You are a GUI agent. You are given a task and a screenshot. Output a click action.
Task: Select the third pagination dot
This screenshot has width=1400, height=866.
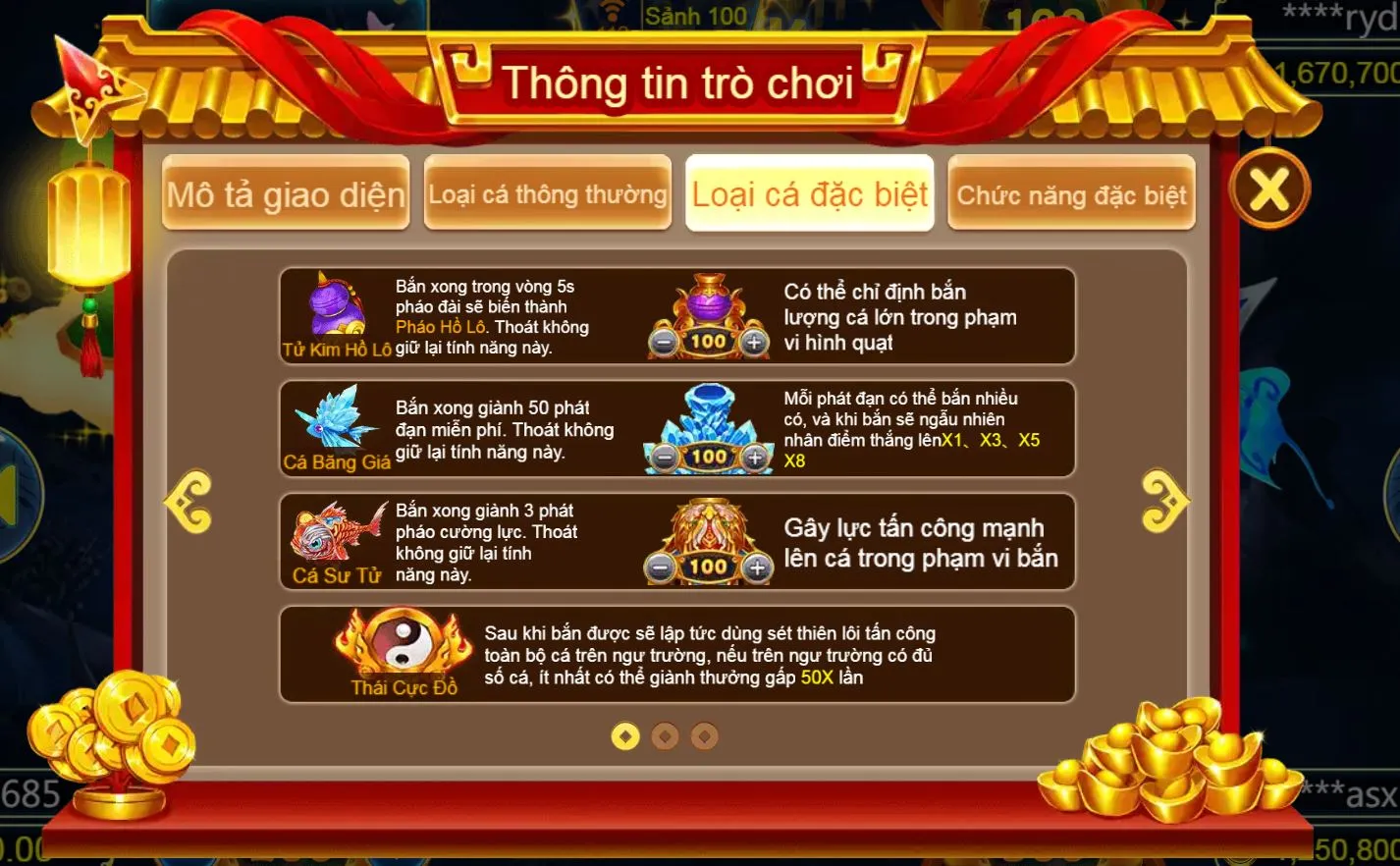click(x=702, y=733)
